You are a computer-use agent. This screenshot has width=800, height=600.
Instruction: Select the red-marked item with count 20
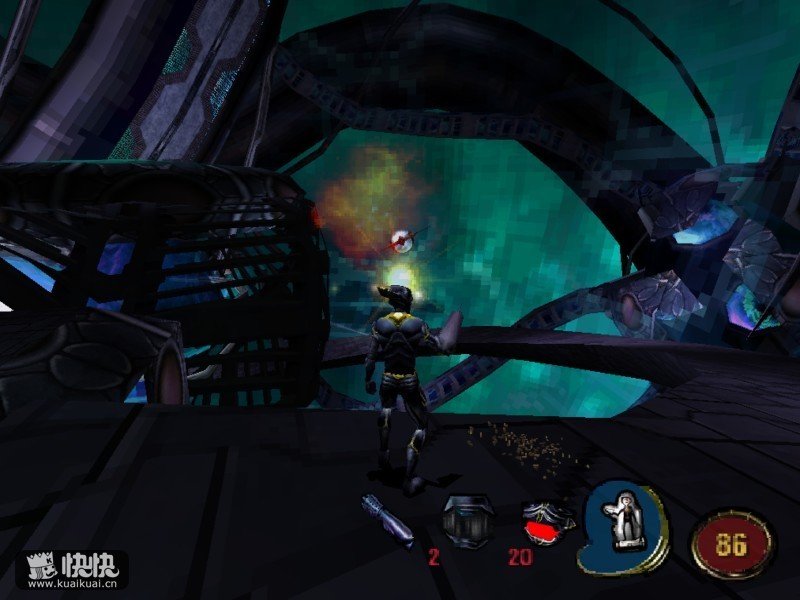click(x=547, y=520)
